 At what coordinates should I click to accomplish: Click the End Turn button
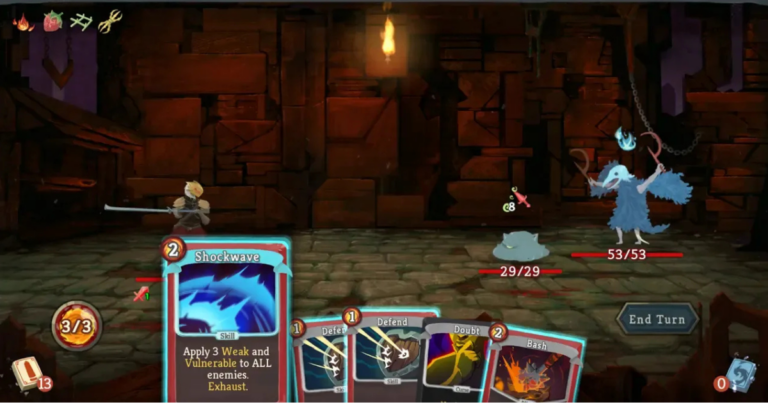tap(655, 319)
